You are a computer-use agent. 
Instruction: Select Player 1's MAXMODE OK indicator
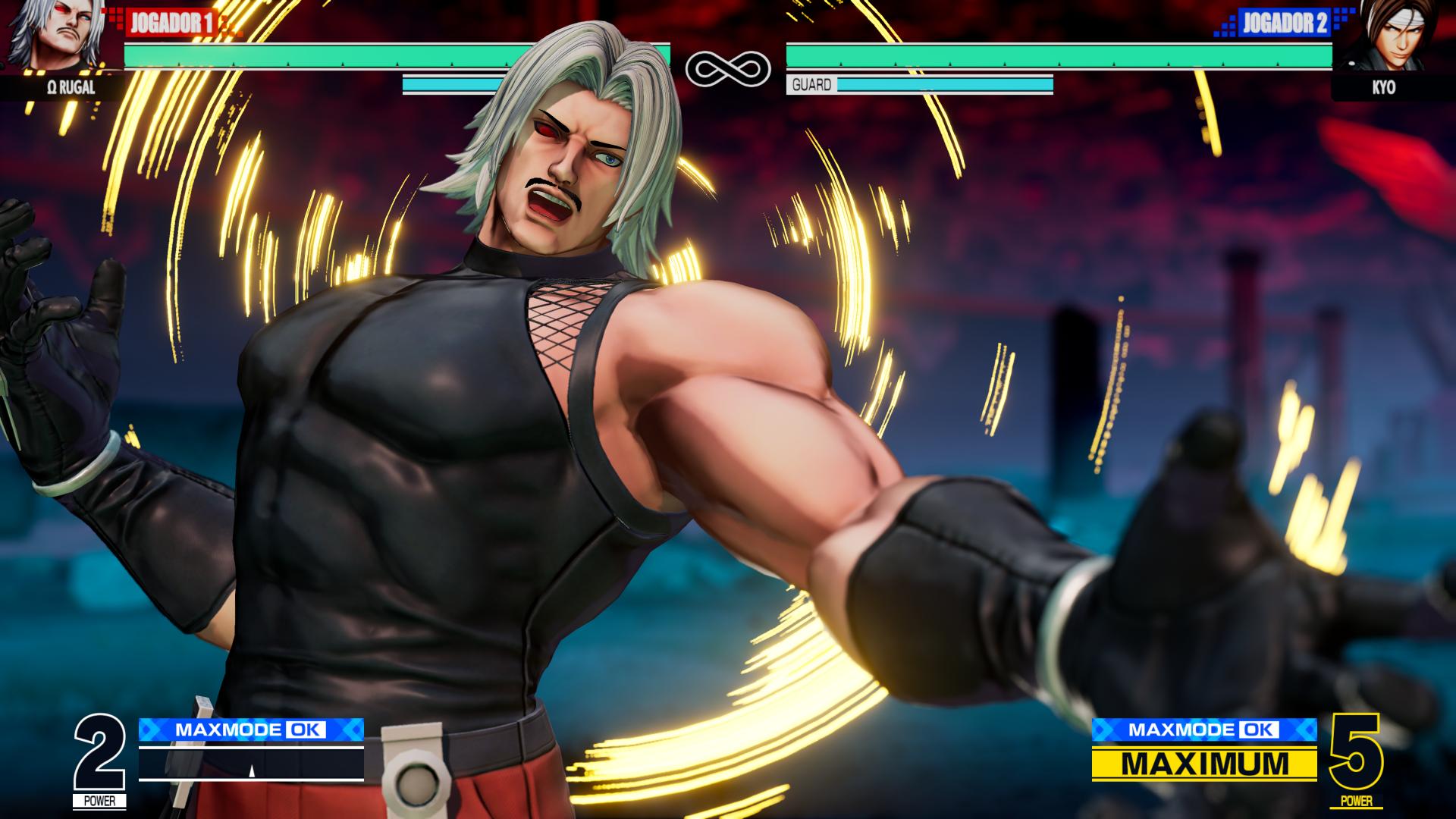coord(251,730)
